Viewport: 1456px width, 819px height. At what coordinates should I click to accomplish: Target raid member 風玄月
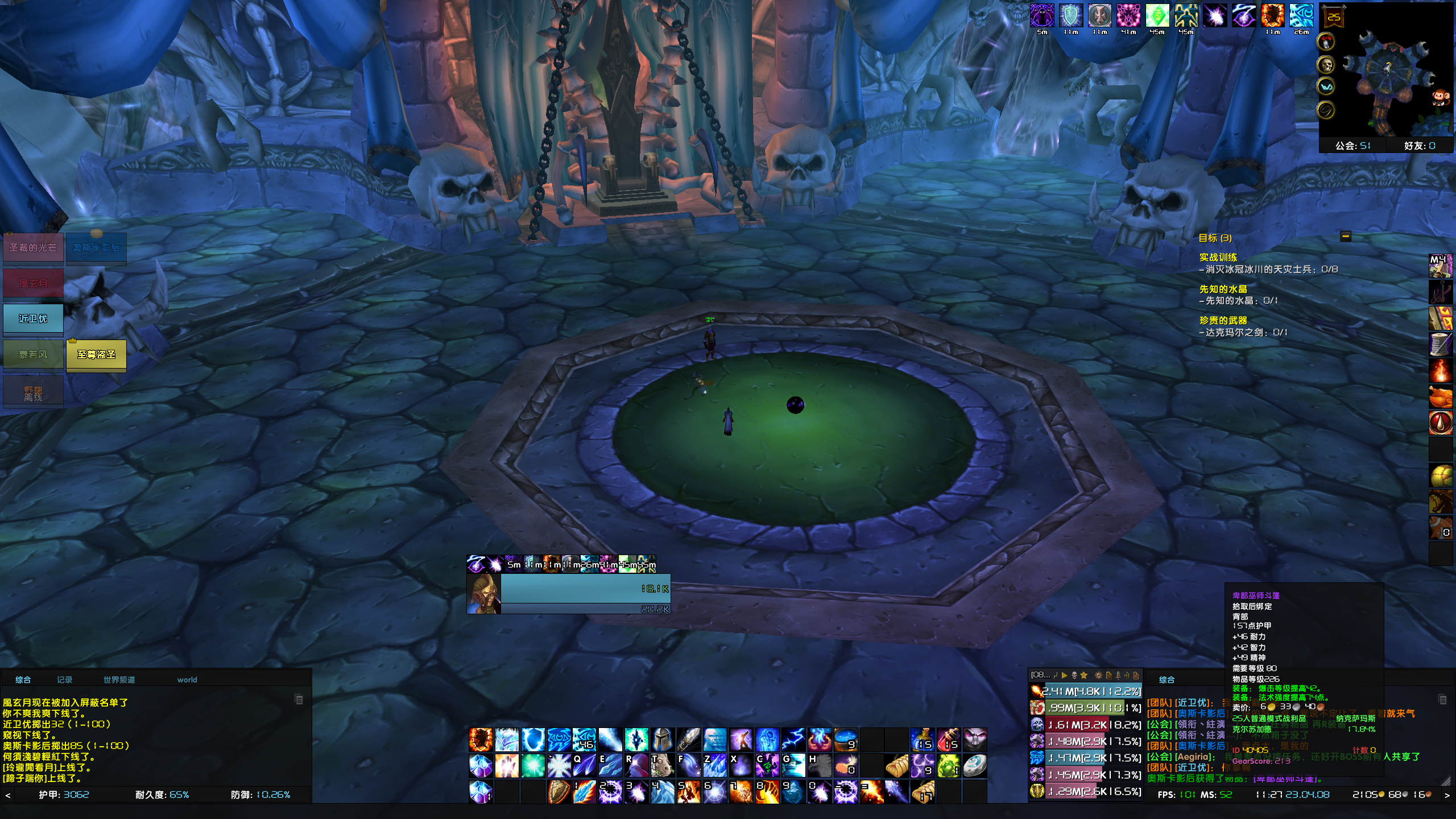(x=33, y=283)
